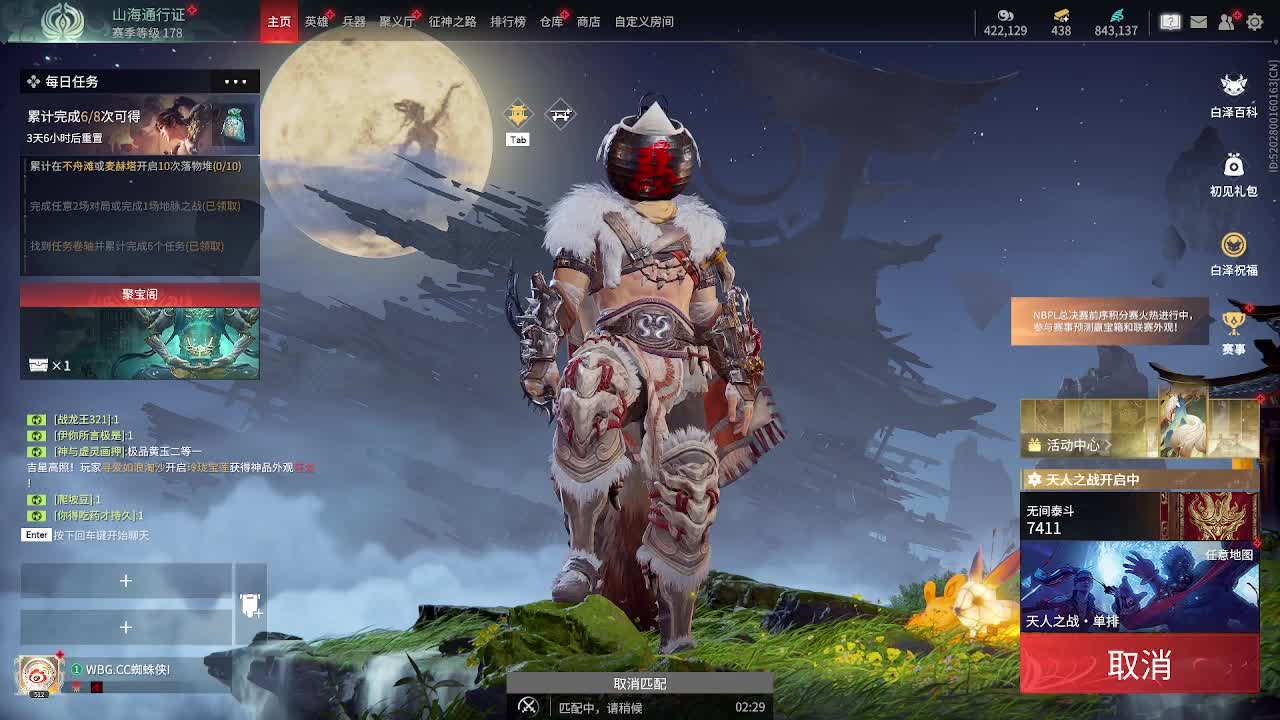Screen dimensions: 1280x720
Task: Open the settings gear icon
Action: 1254,21
